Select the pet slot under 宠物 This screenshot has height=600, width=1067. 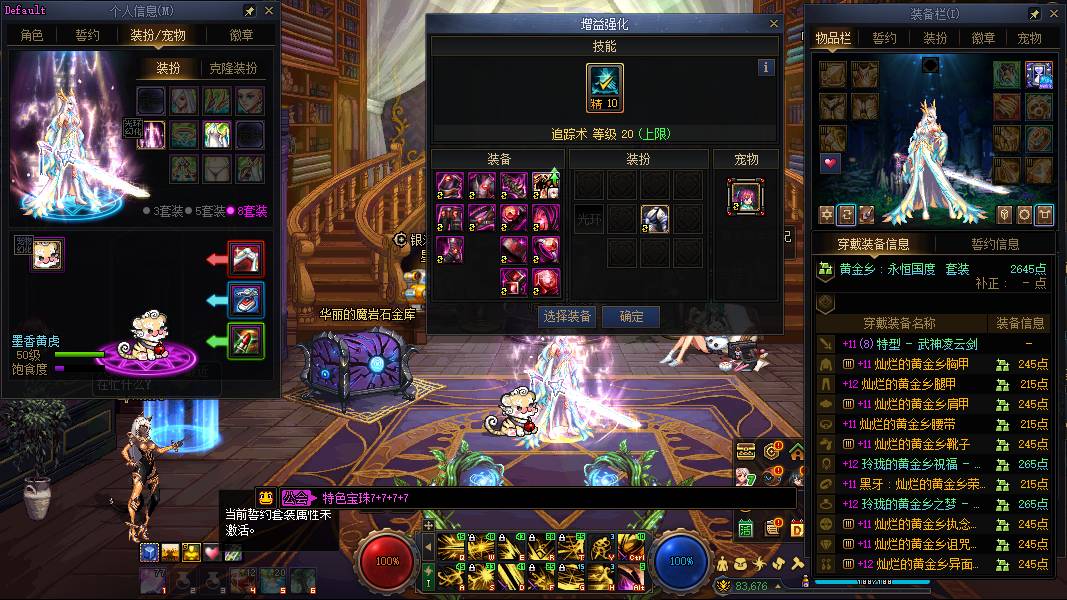pyautogui.click(x=746, y=196)
